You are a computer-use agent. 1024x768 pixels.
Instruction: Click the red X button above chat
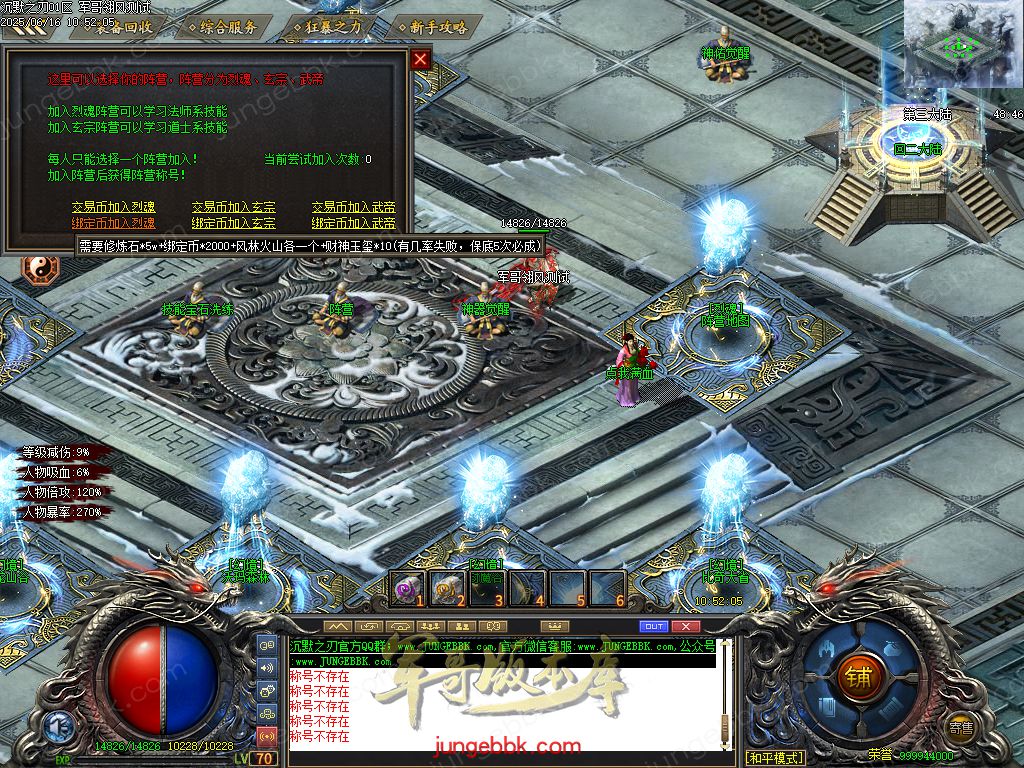(685, 626)
